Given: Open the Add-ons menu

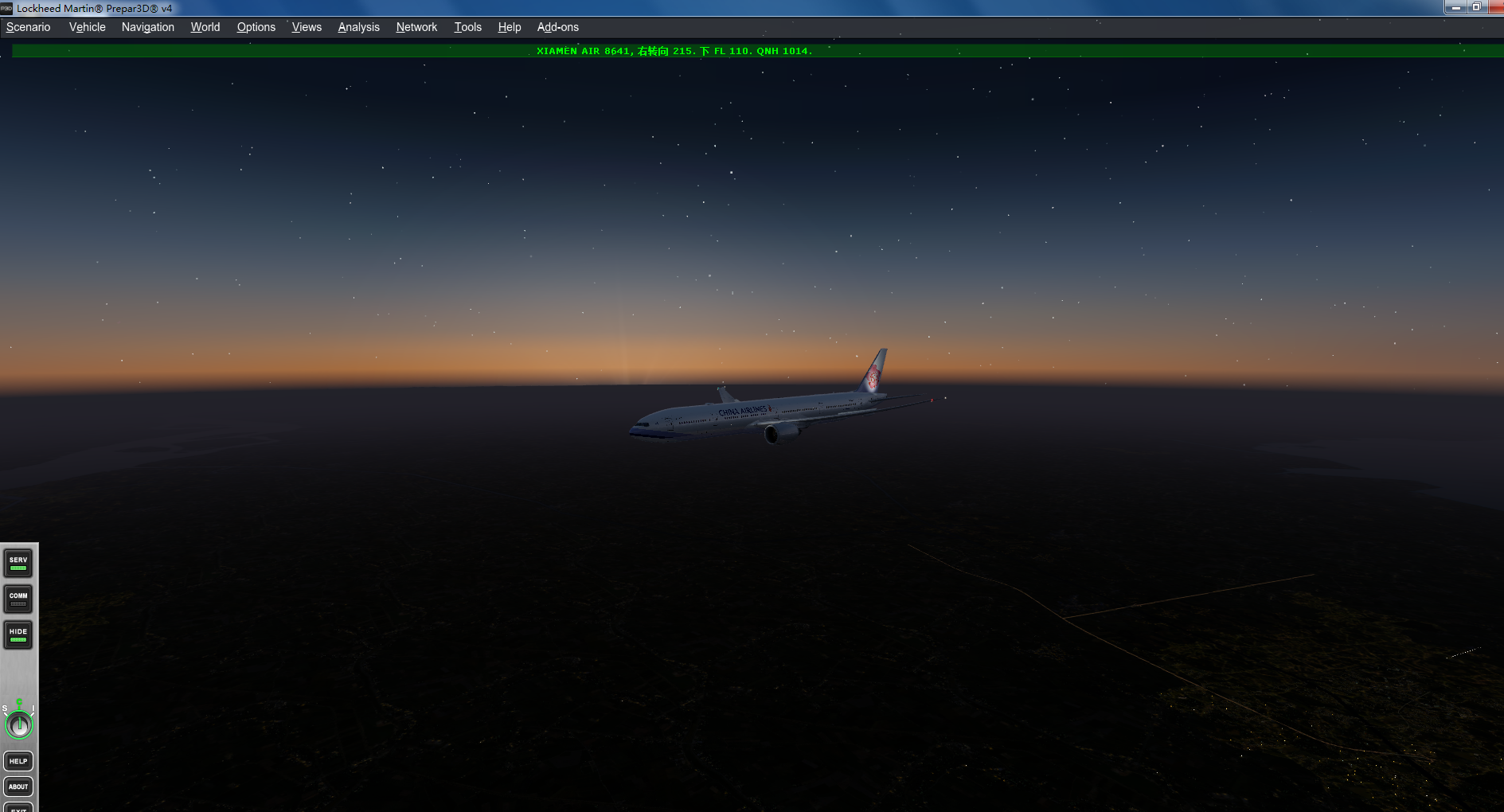Looking at the screenshot, I should point(557,26).
